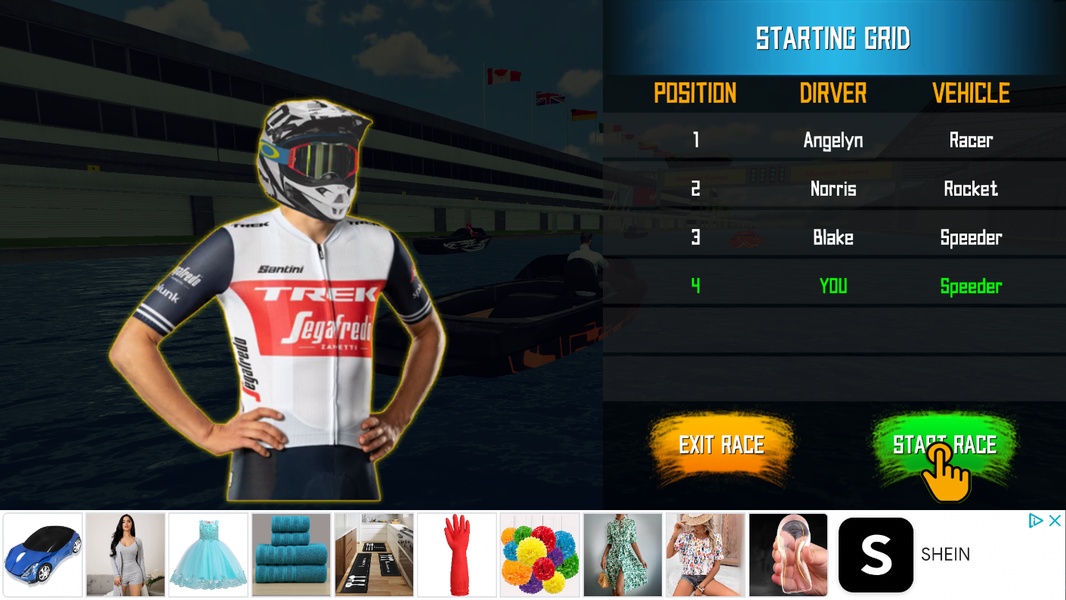Start the race with the green button

coord(944,445)
